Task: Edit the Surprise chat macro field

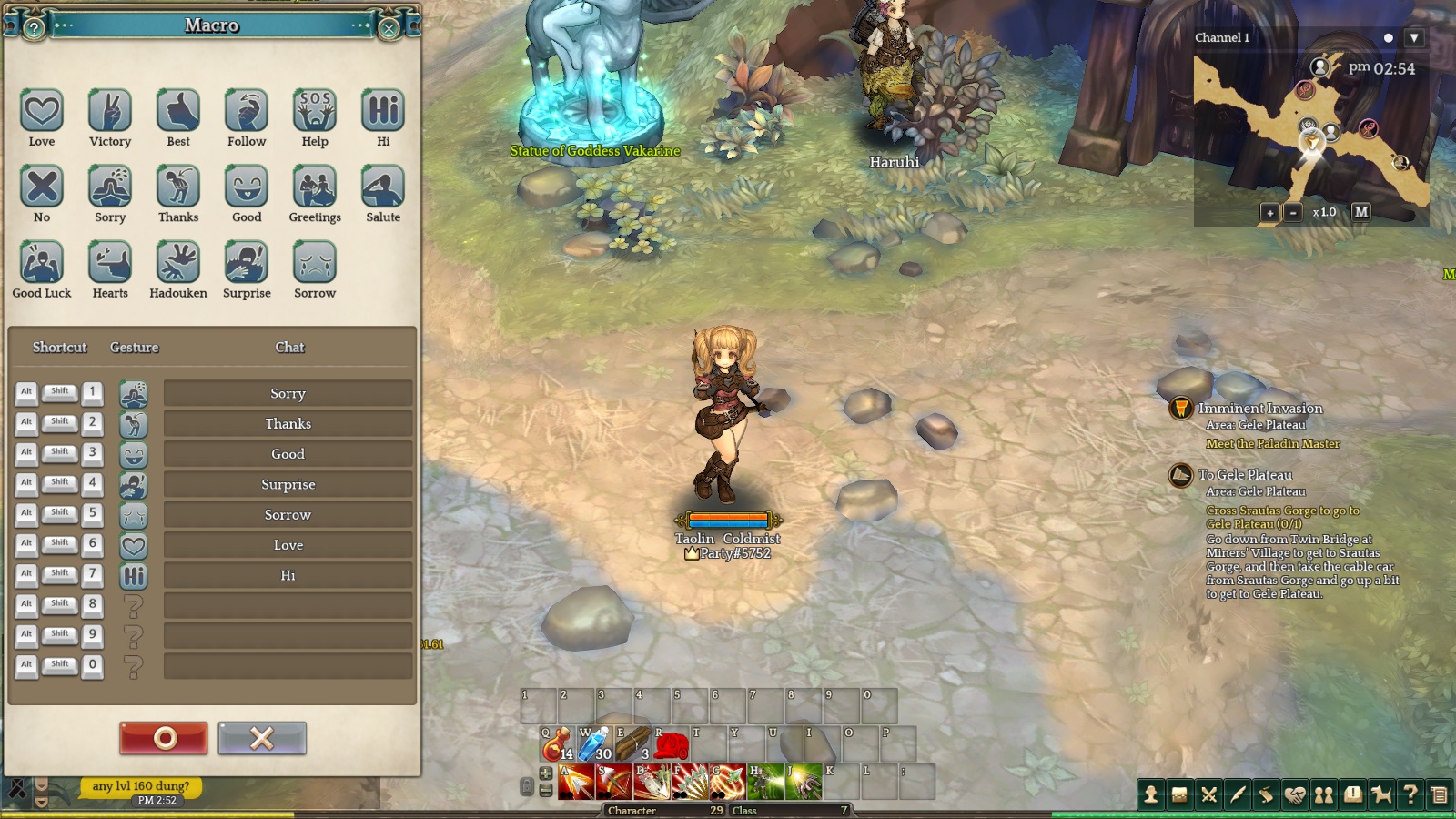Action: 288,484
